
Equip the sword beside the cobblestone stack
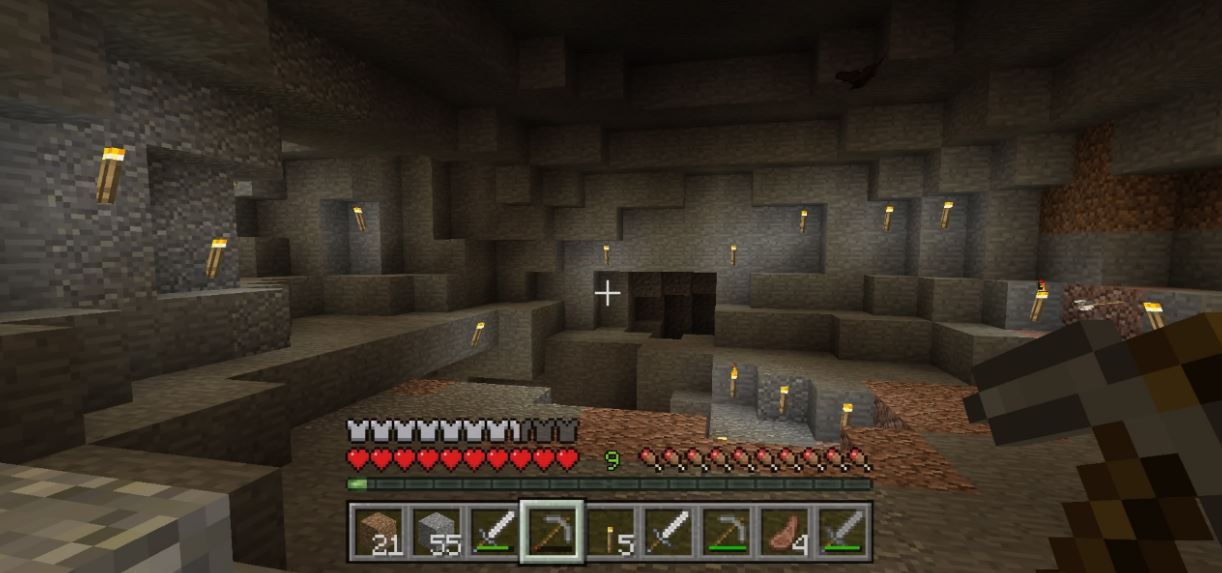coord(492,530)
